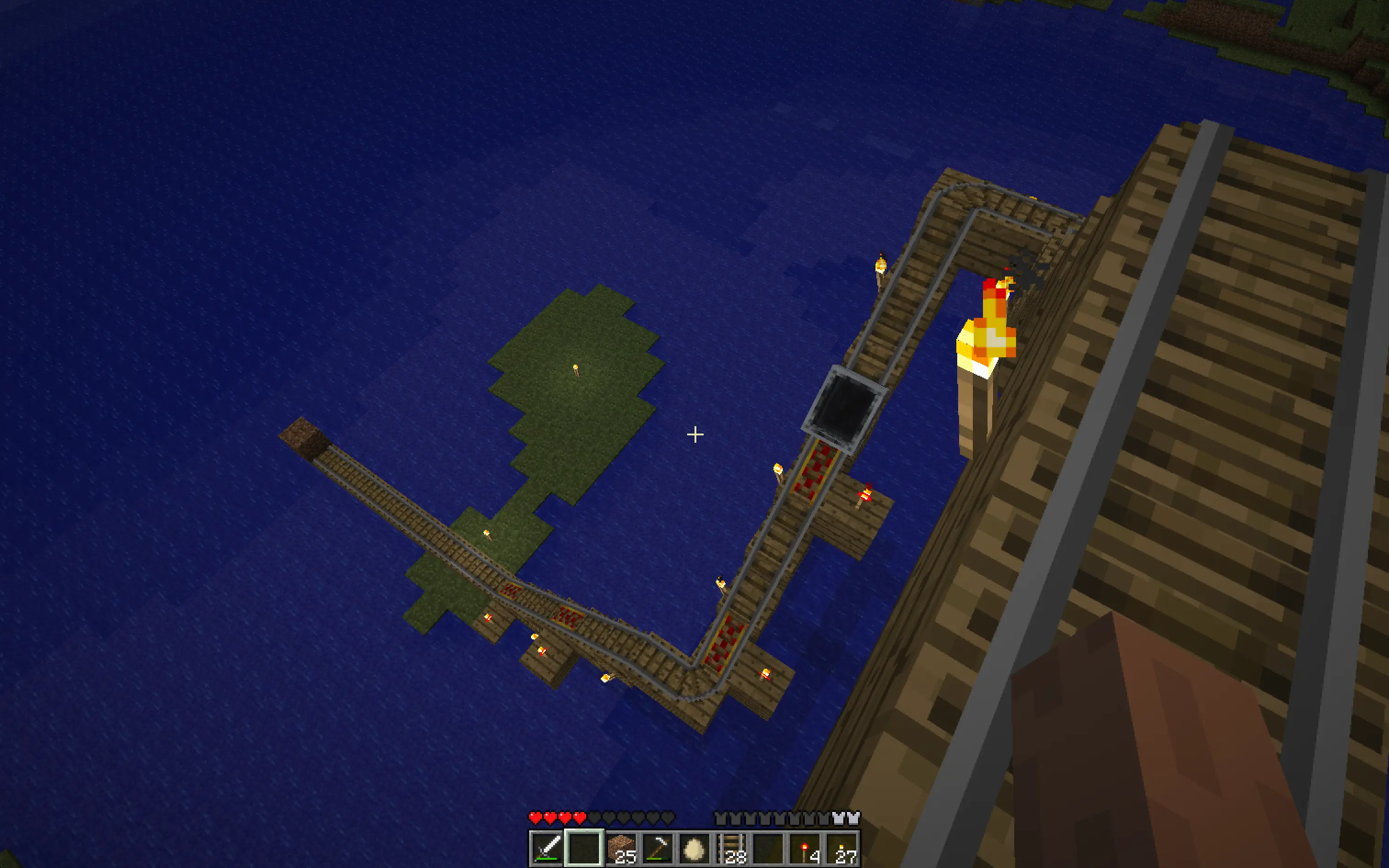1389x868 pixels.
Task: Pick the rails stack of 28
Action: pos(731,848)
